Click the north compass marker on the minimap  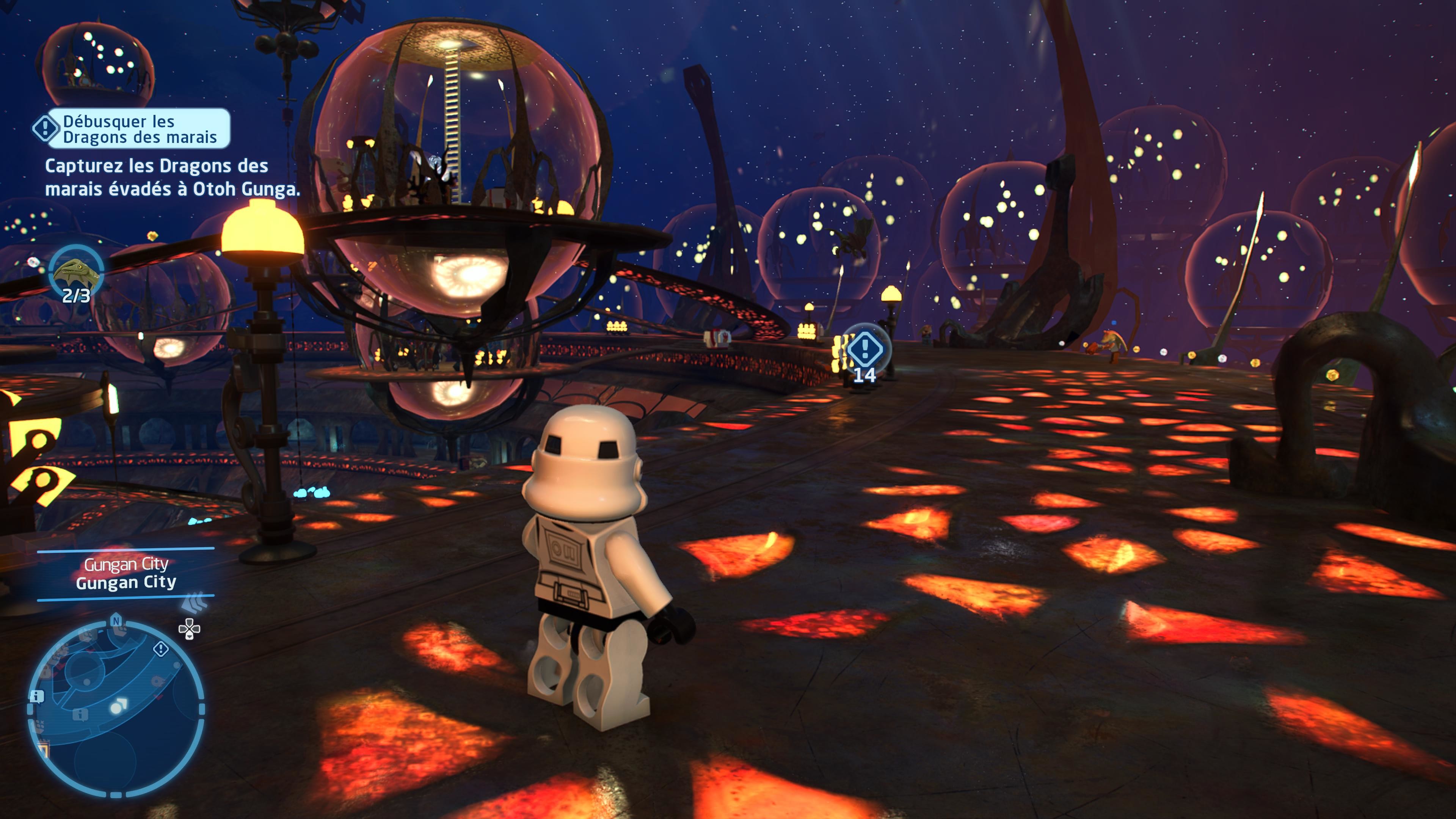[116, 621]
